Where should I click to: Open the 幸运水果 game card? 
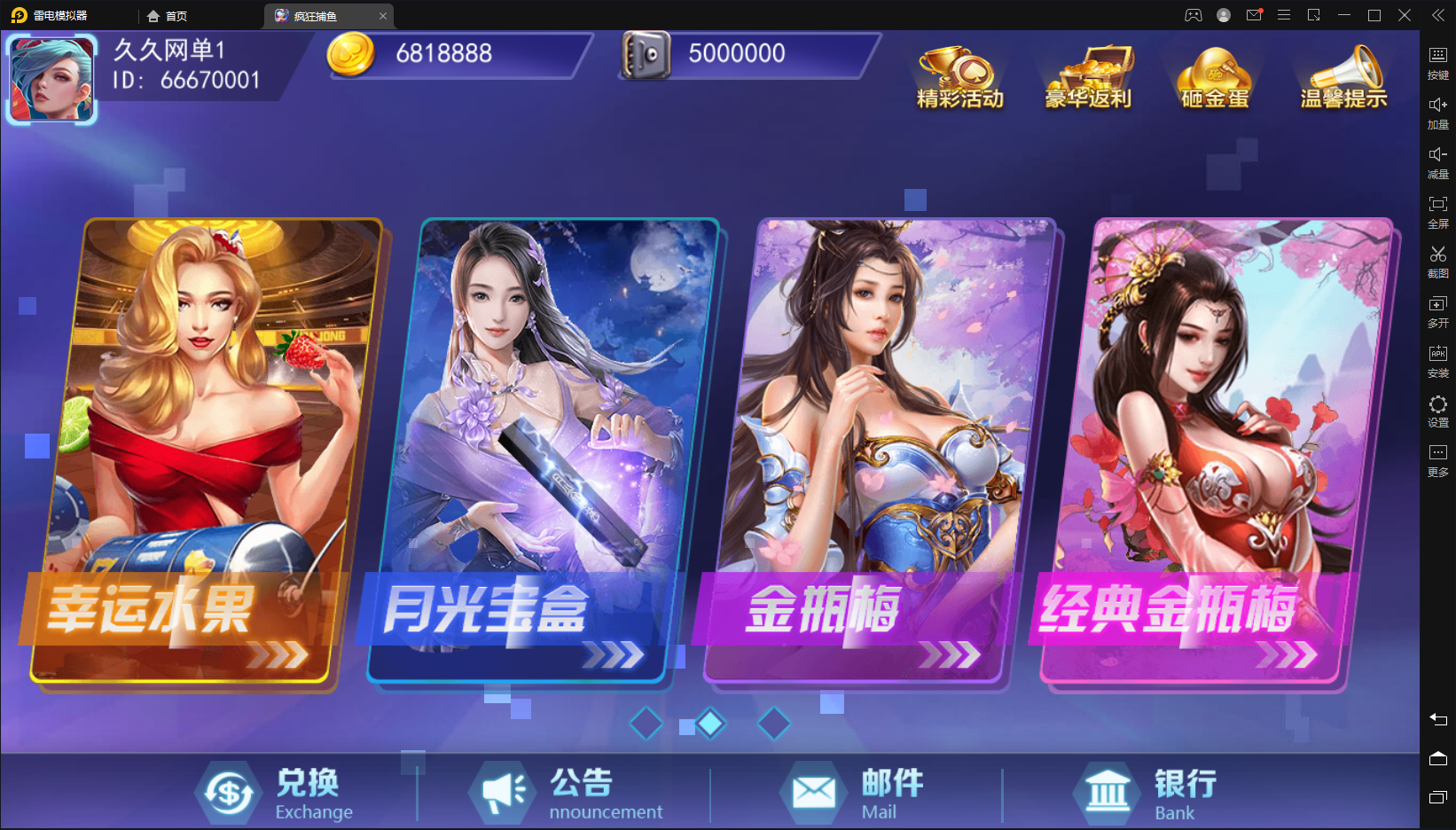[x=204, y=452]
